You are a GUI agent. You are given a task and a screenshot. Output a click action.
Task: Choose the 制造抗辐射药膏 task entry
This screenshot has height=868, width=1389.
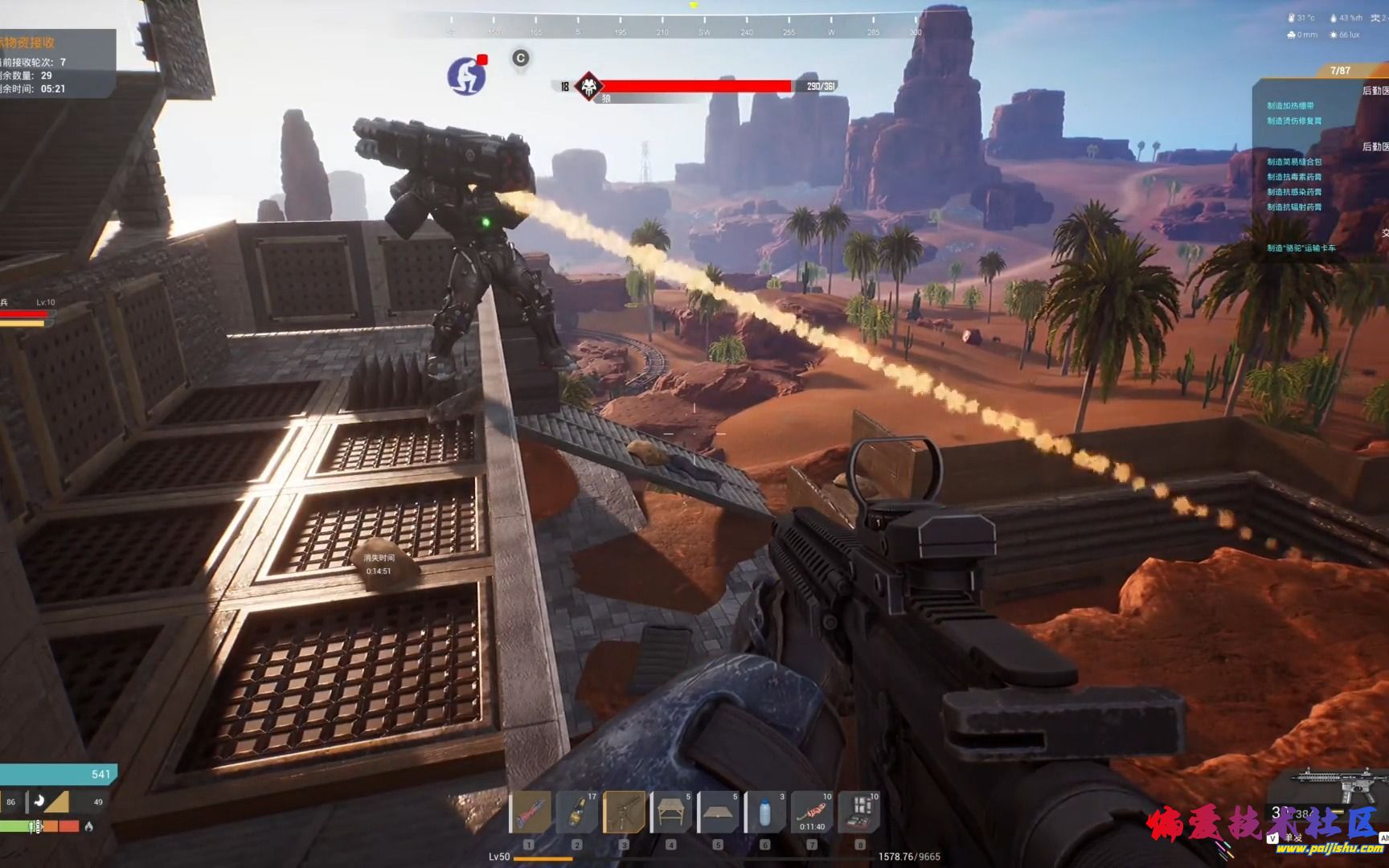pos(1294,207)
